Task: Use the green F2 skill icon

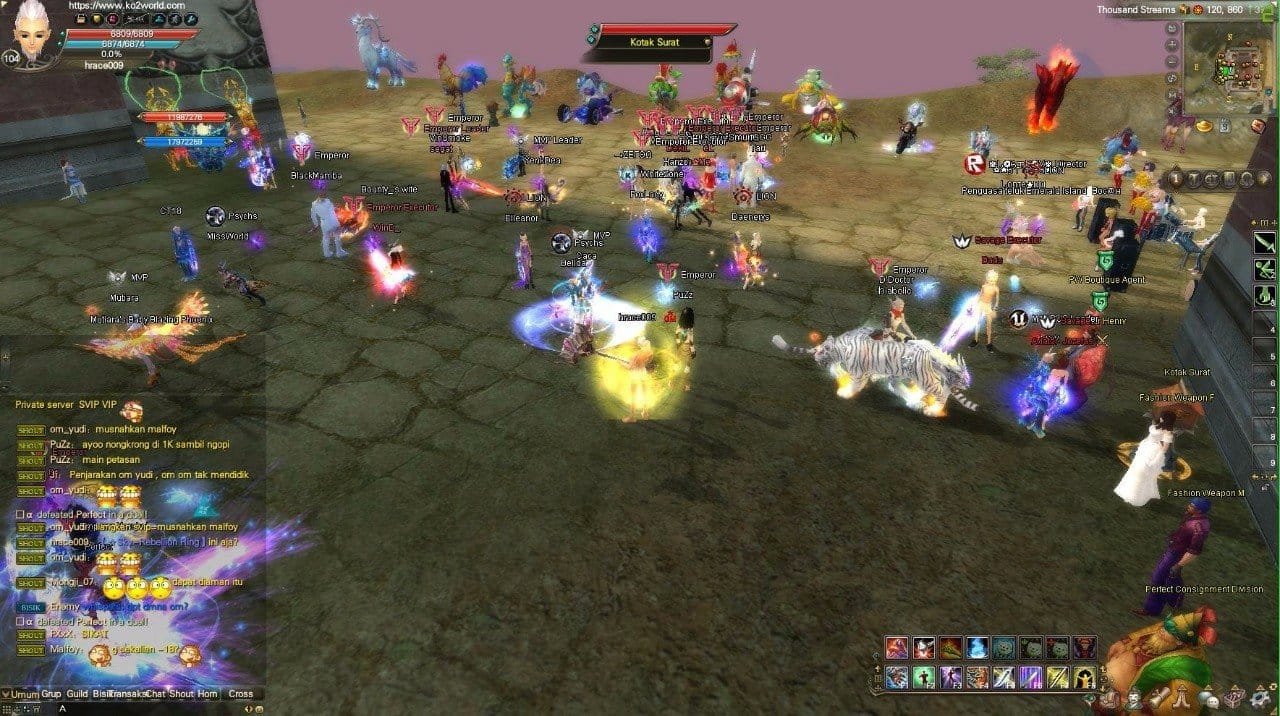Action: pos(924,678)
